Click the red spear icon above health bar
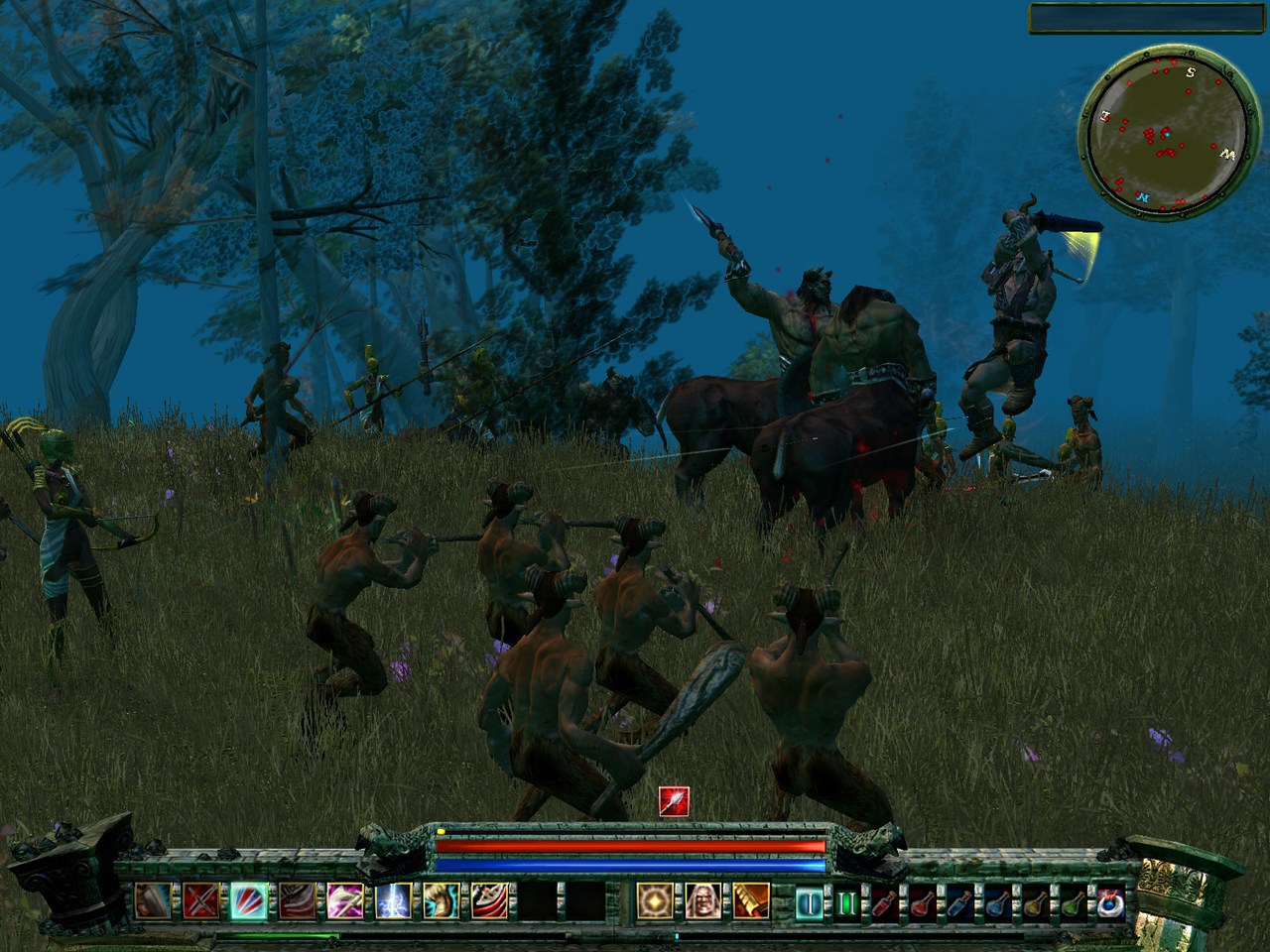This screenshot has width=1270, height=952. (x=674, y=800)
